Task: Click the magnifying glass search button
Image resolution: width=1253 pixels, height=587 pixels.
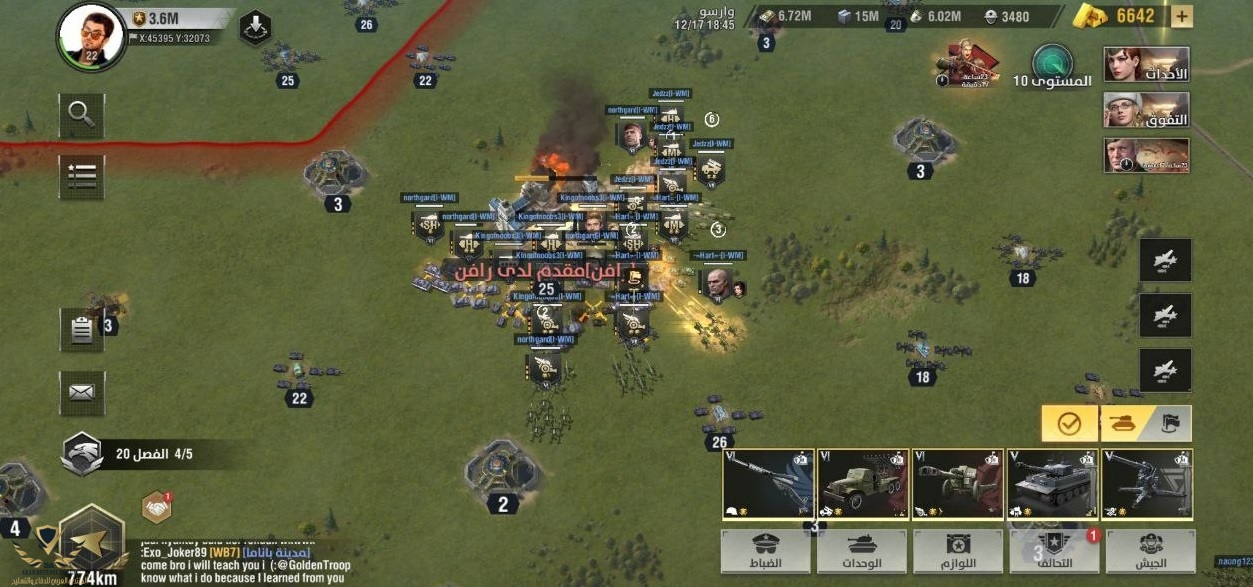Action: 81,116
